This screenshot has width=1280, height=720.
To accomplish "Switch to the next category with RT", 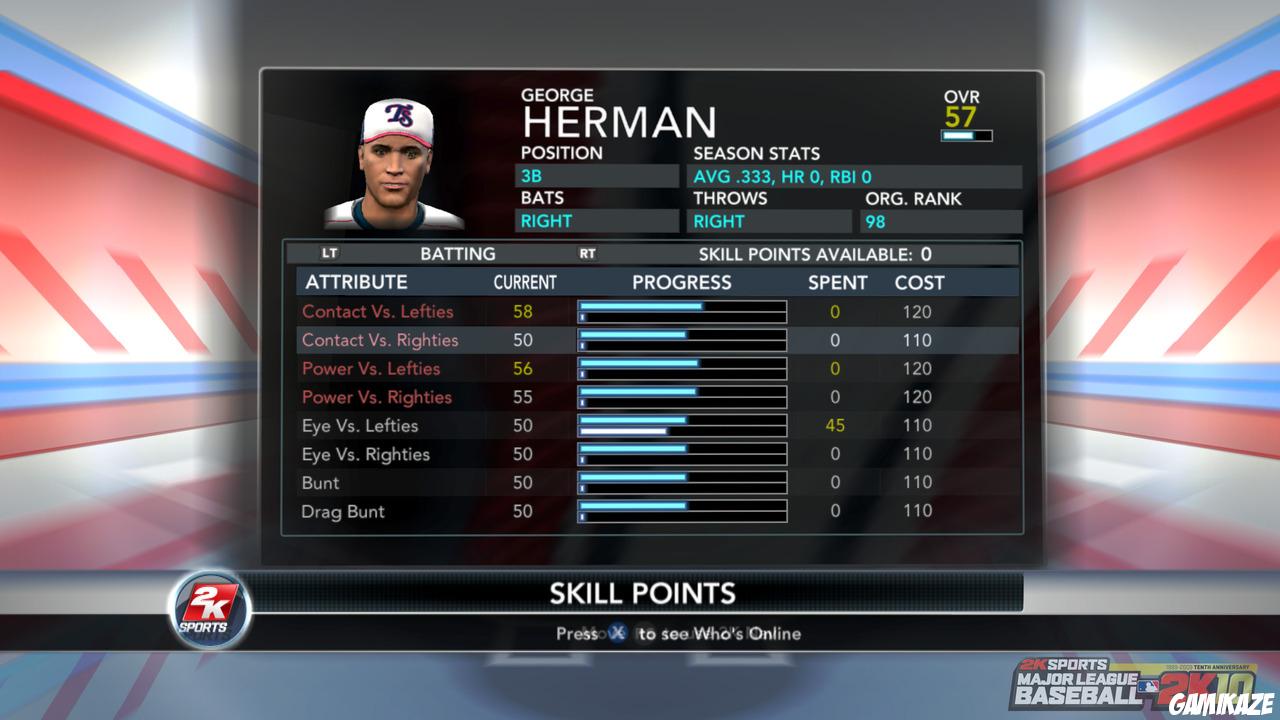I will pyautogui.click(x=587, y=254).
